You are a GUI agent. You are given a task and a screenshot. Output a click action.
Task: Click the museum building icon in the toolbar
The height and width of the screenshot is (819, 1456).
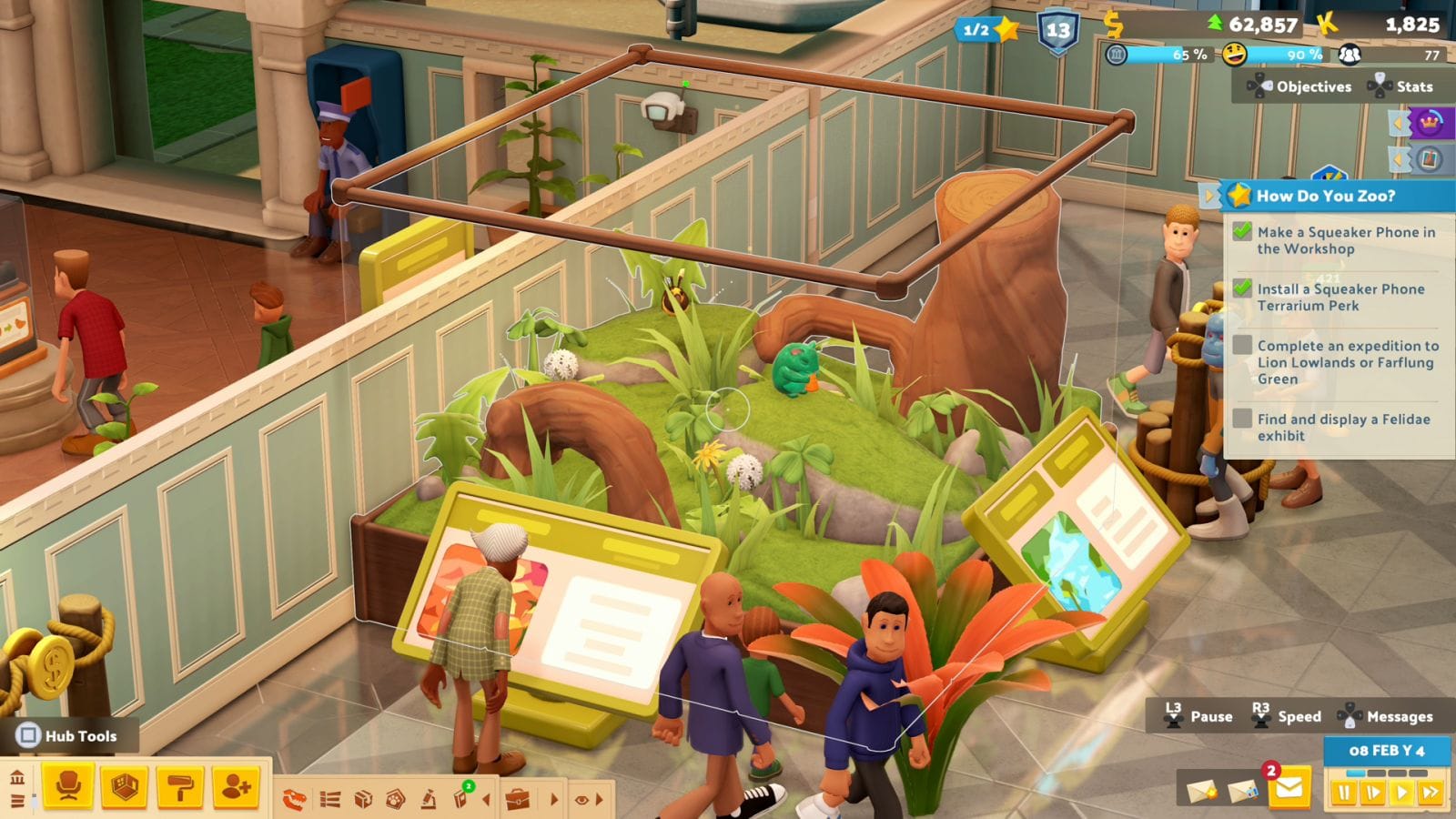point(17,778)
